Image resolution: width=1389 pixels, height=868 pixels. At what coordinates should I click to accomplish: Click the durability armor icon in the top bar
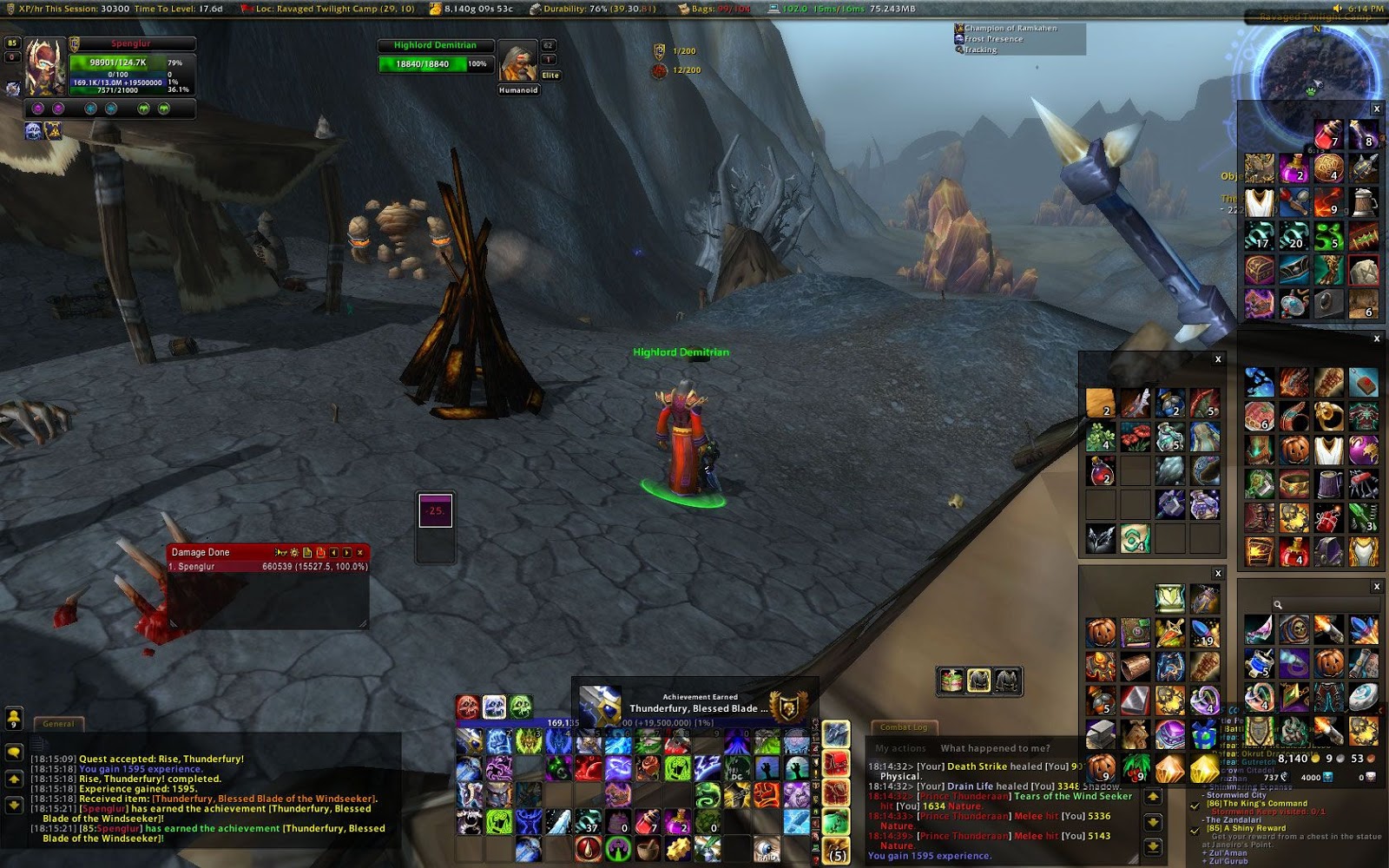[x=536, y=10]
